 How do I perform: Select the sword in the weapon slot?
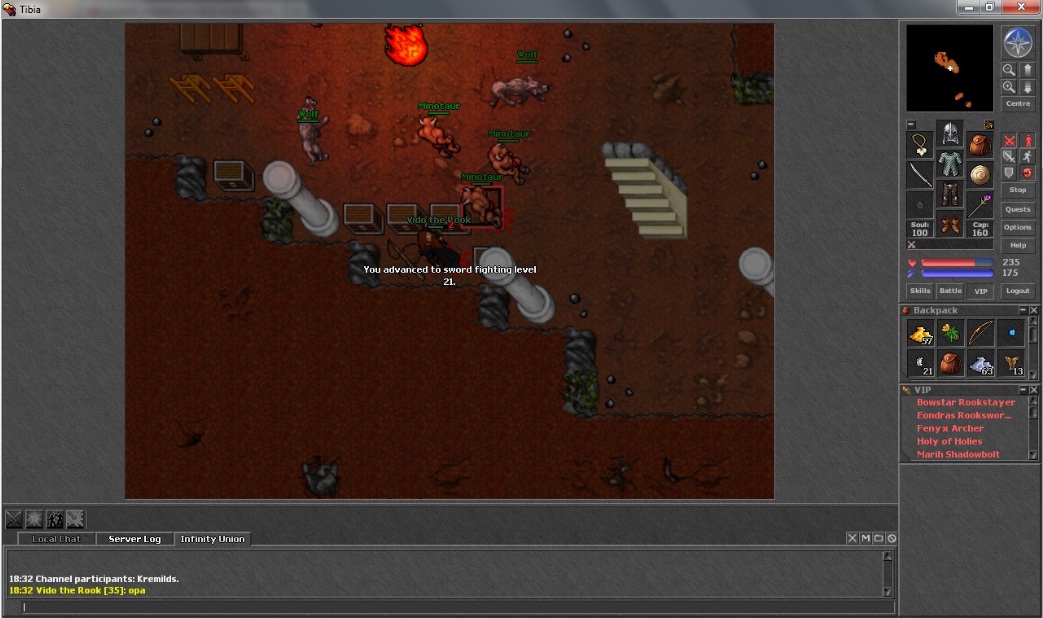920,176
